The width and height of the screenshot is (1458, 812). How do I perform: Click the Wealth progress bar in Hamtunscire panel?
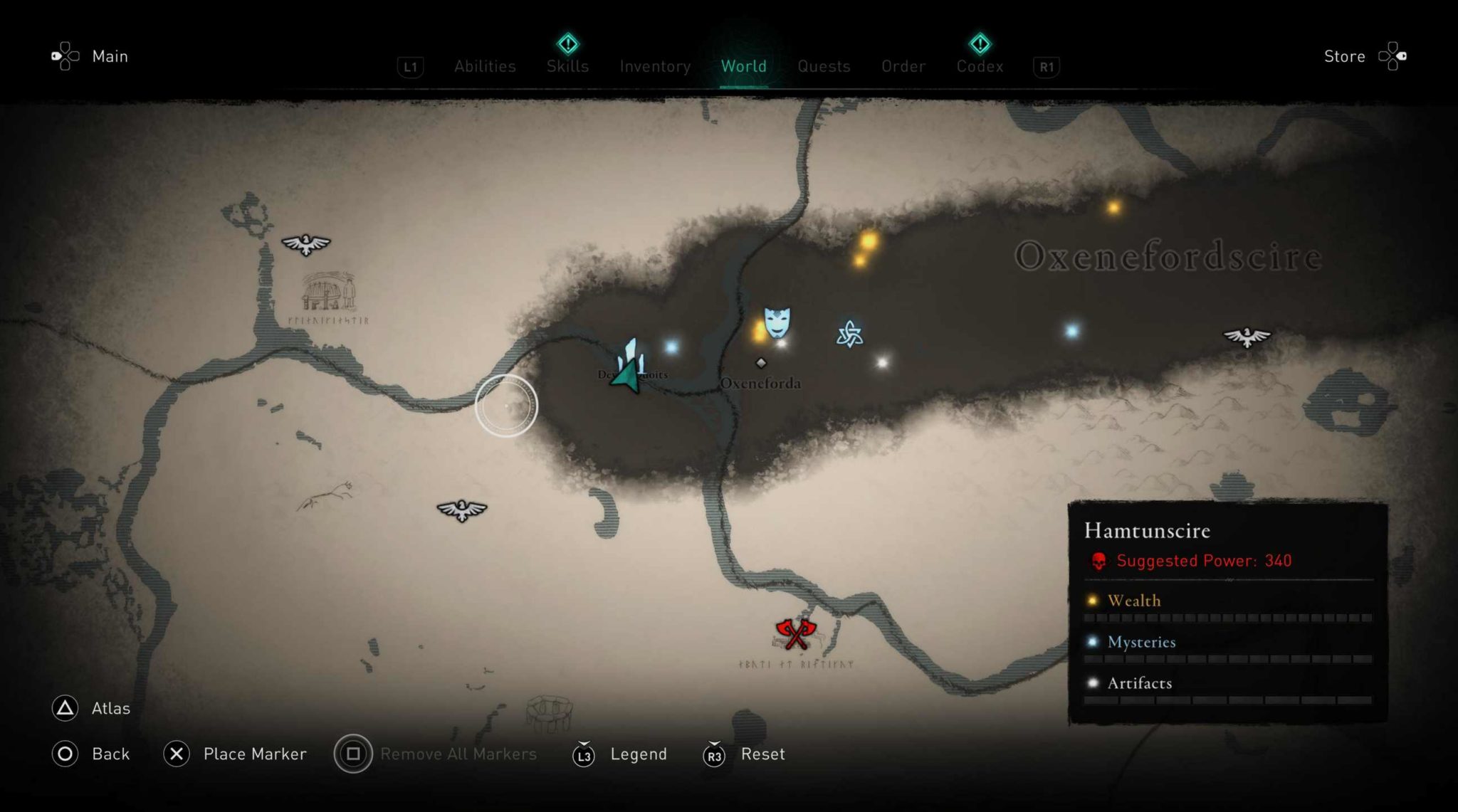pyautogui.click(x=1227, y=618)
